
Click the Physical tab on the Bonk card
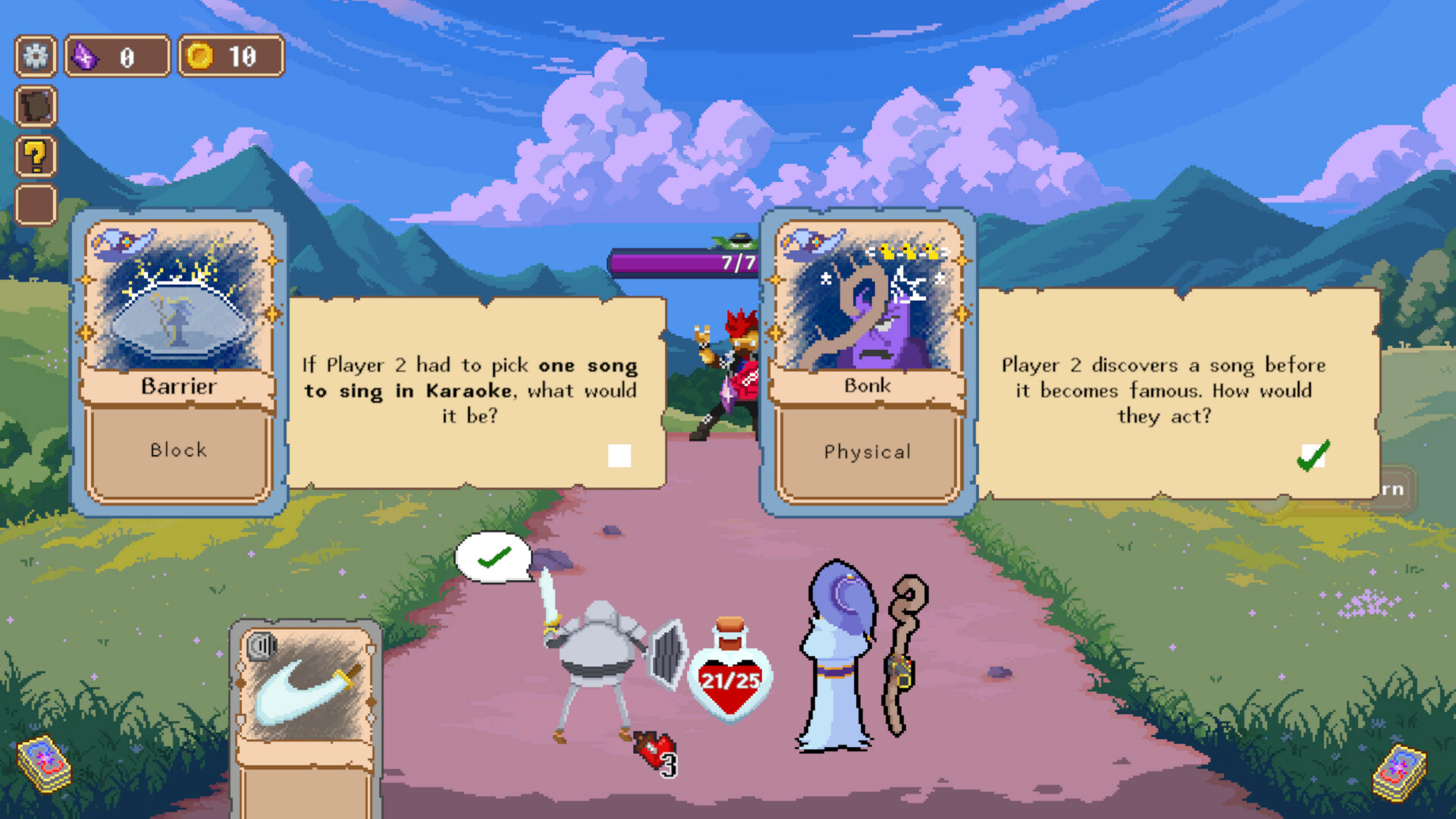coord(868,451)
